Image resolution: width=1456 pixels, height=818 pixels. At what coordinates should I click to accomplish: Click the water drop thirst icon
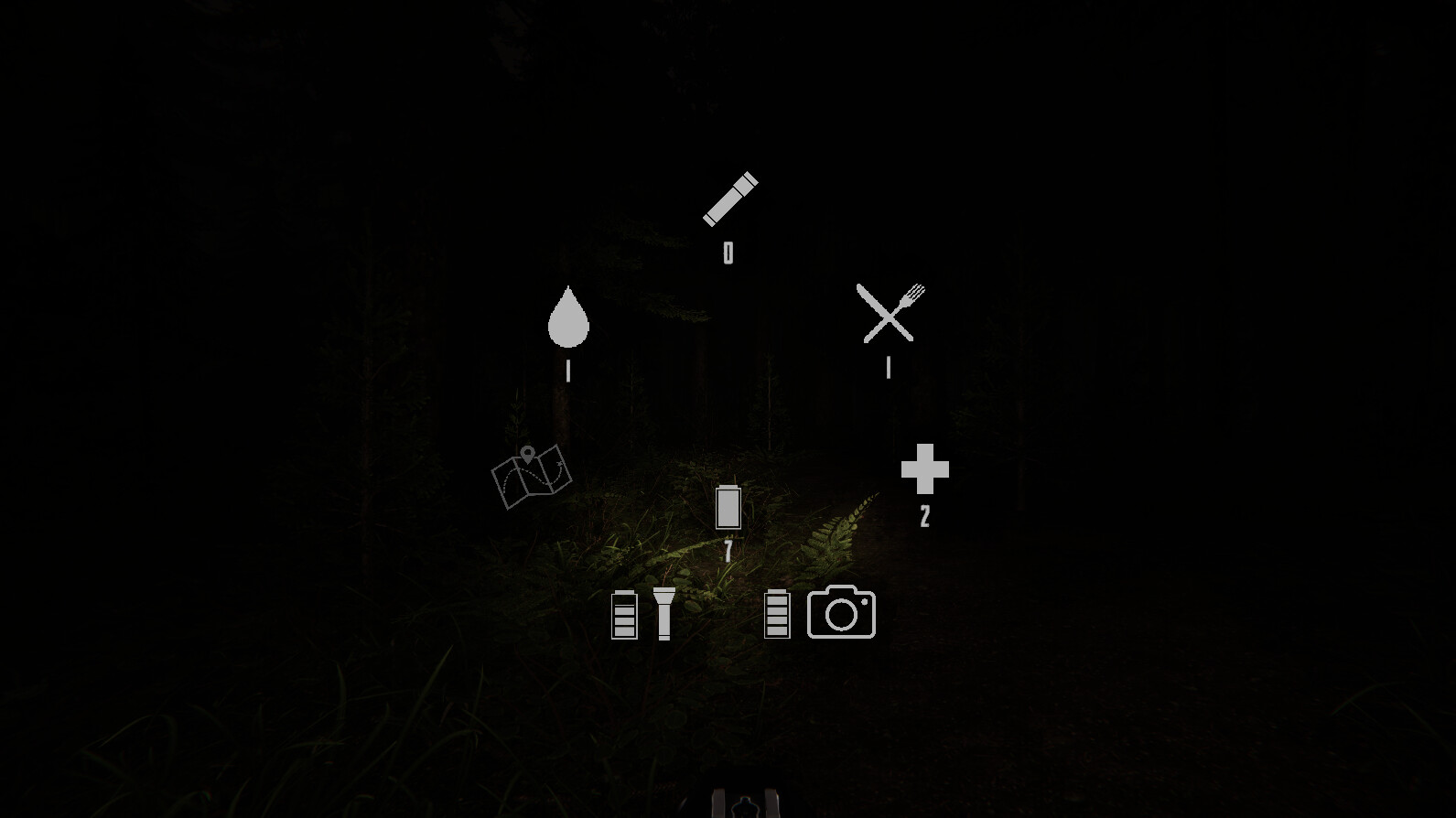coord(567,318)
